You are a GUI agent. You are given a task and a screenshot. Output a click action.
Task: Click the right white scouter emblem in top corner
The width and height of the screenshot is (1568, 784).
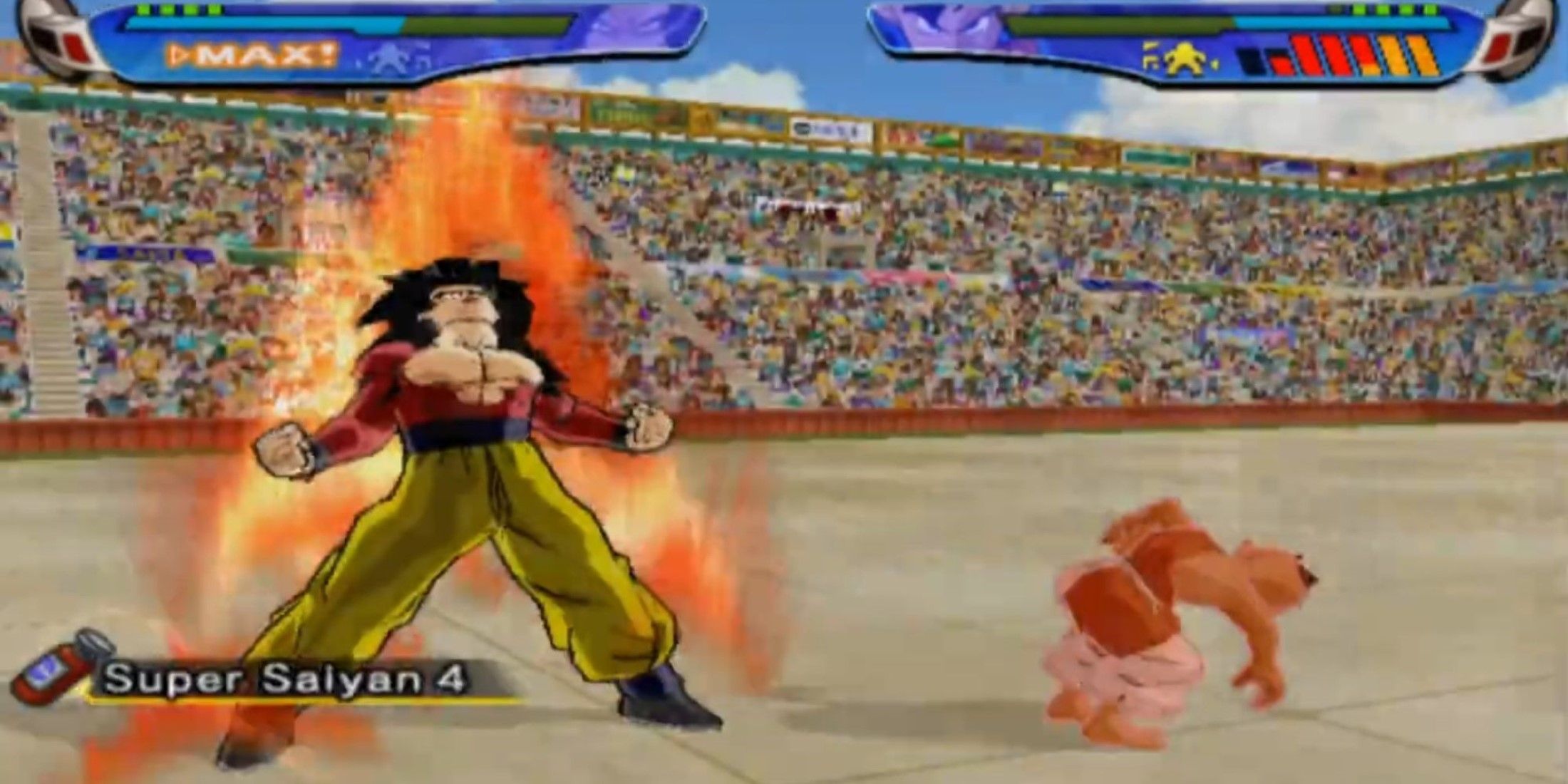pyautogui.click(x=1518, y=43)
